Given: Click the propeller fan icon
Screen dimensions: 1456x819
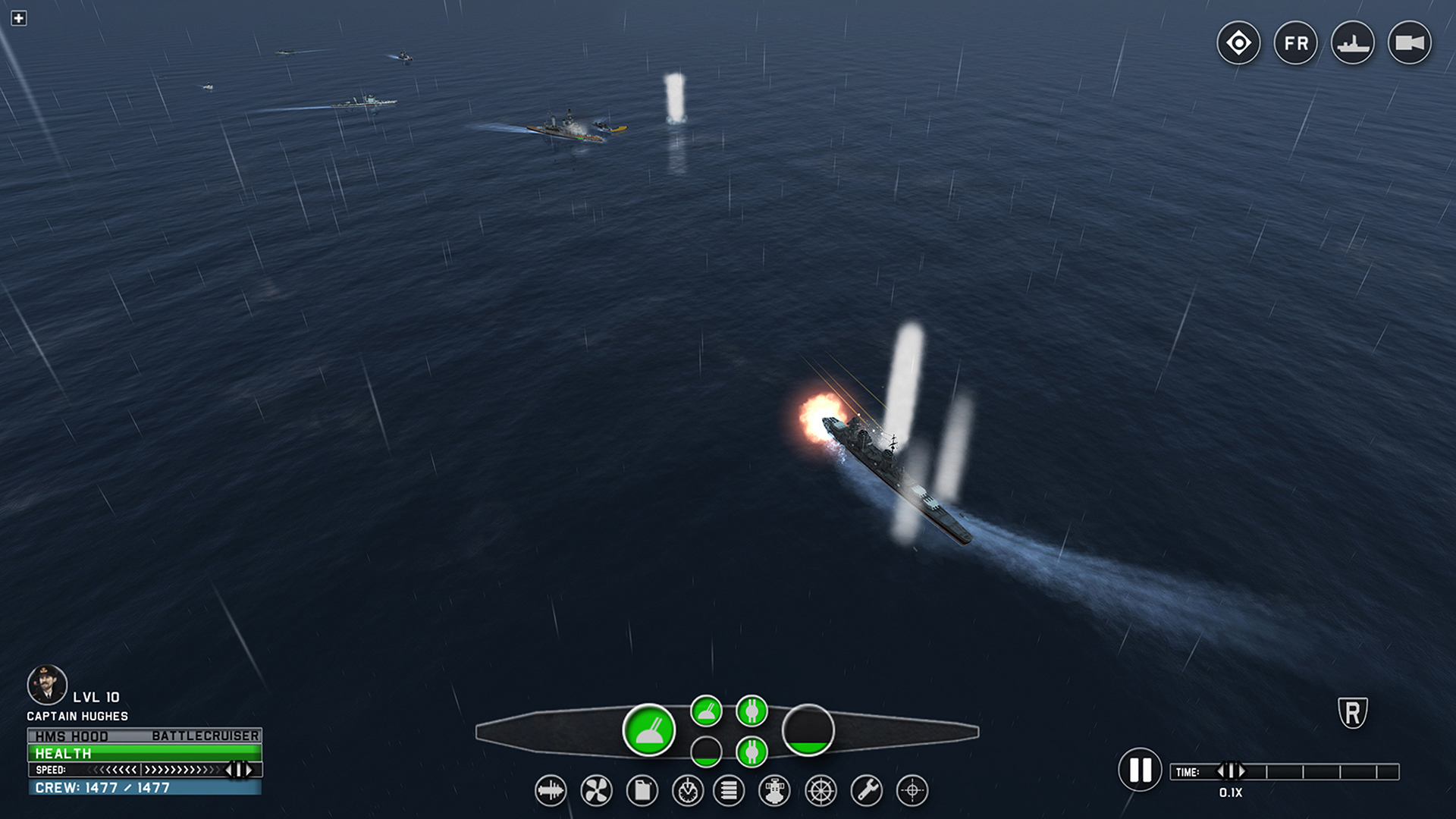Looking at the screenshot, I should [595, 789].
